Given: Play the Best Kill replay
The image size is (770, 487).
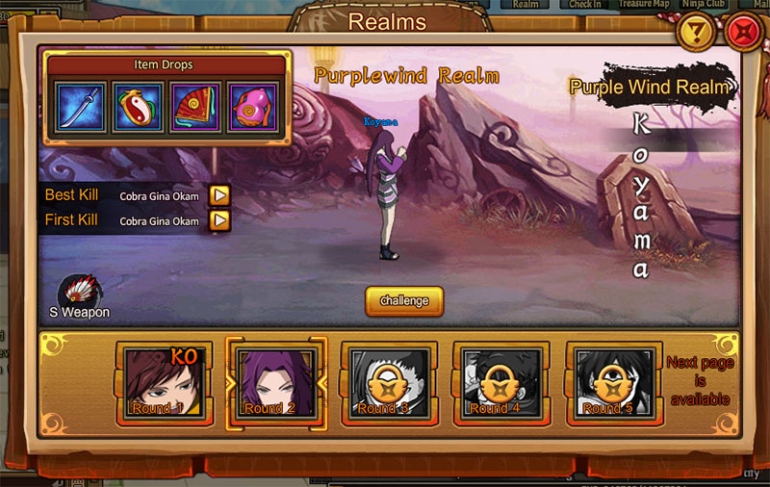Looking at the screenshot, I should point(219,195).
